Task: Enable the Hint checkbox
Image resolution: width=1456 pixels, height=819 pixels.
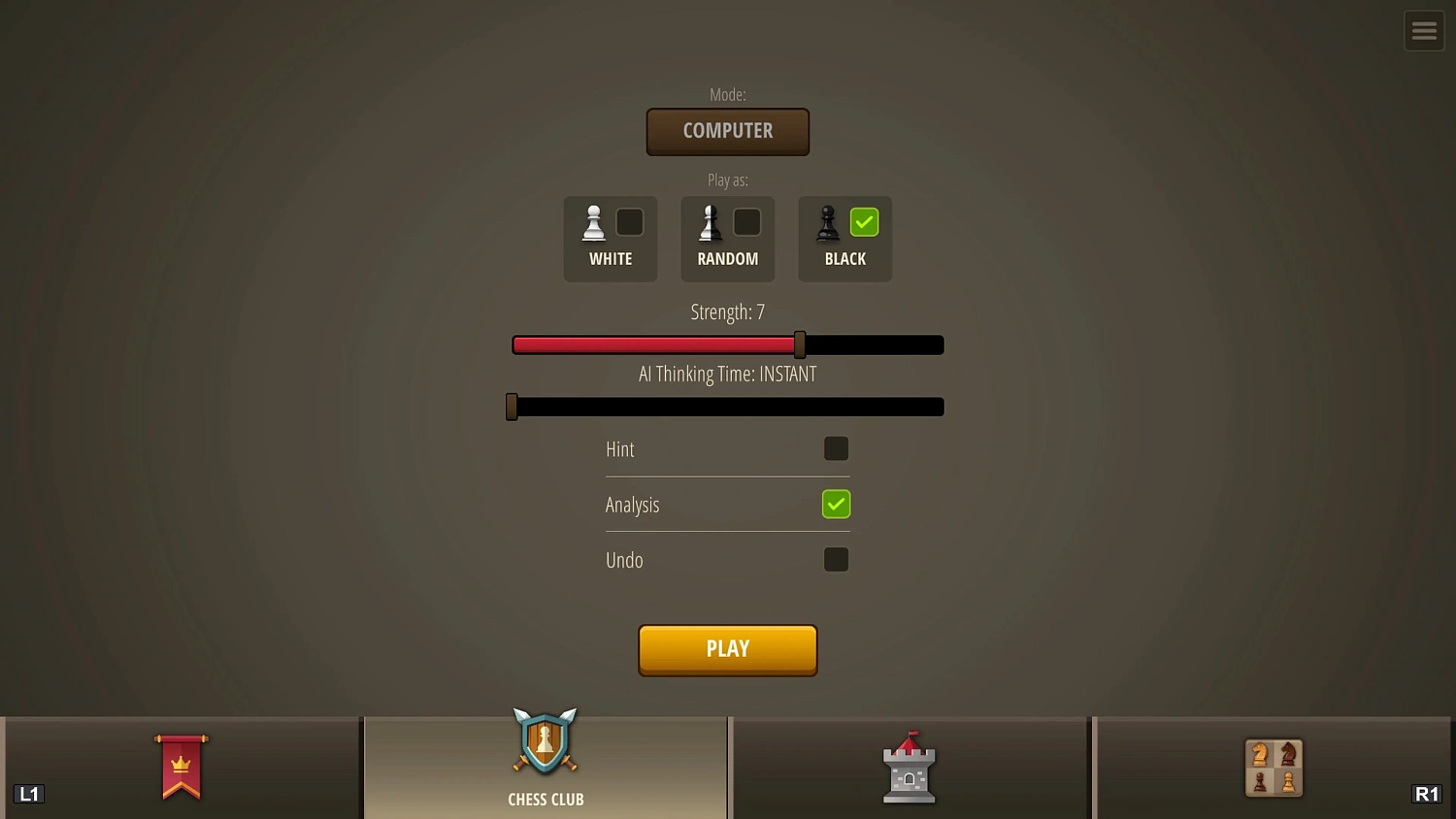Action: pyautogui.click(x=836, y=448)
